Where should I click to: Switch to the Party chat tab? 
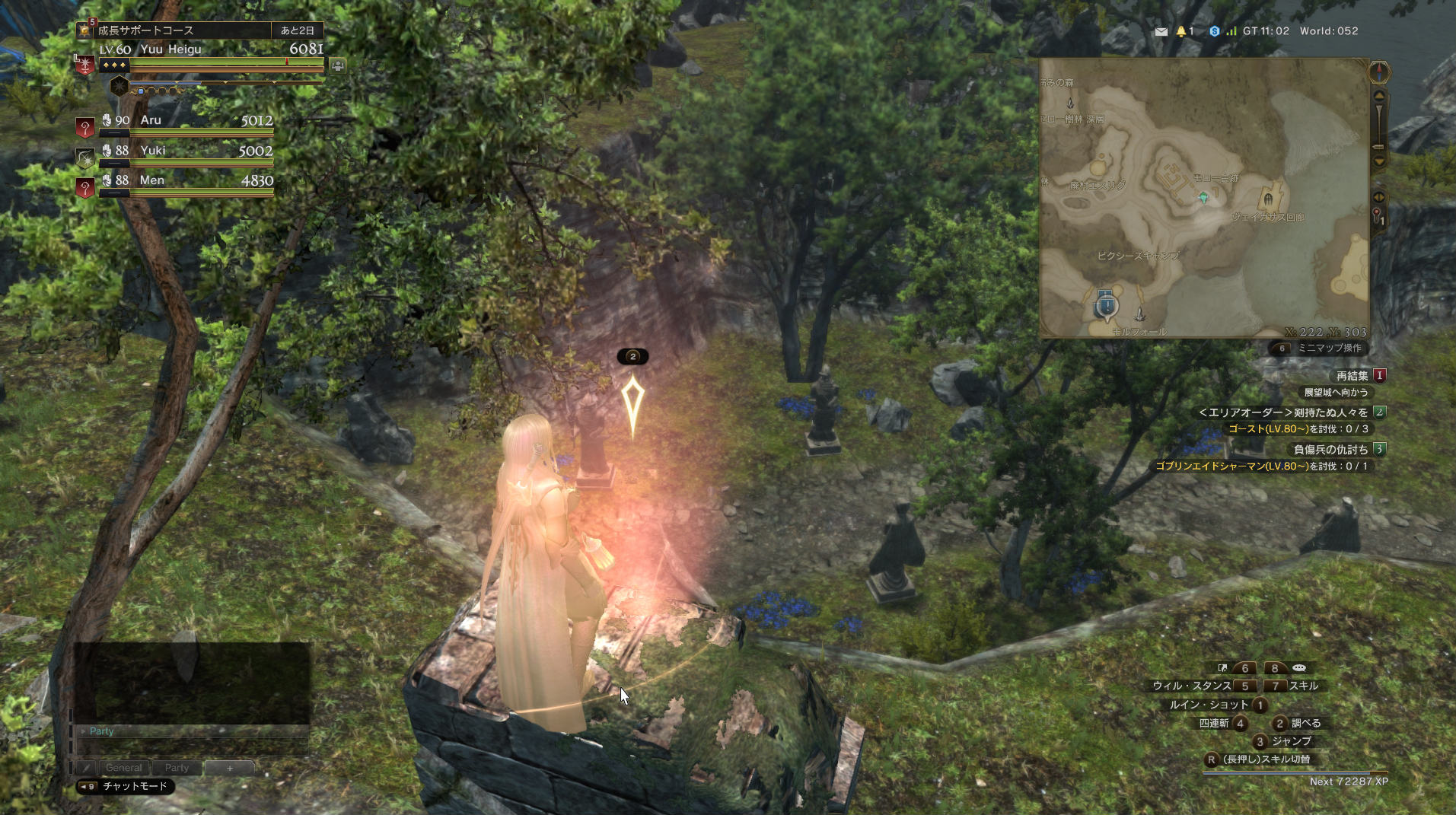coord(177,768)
